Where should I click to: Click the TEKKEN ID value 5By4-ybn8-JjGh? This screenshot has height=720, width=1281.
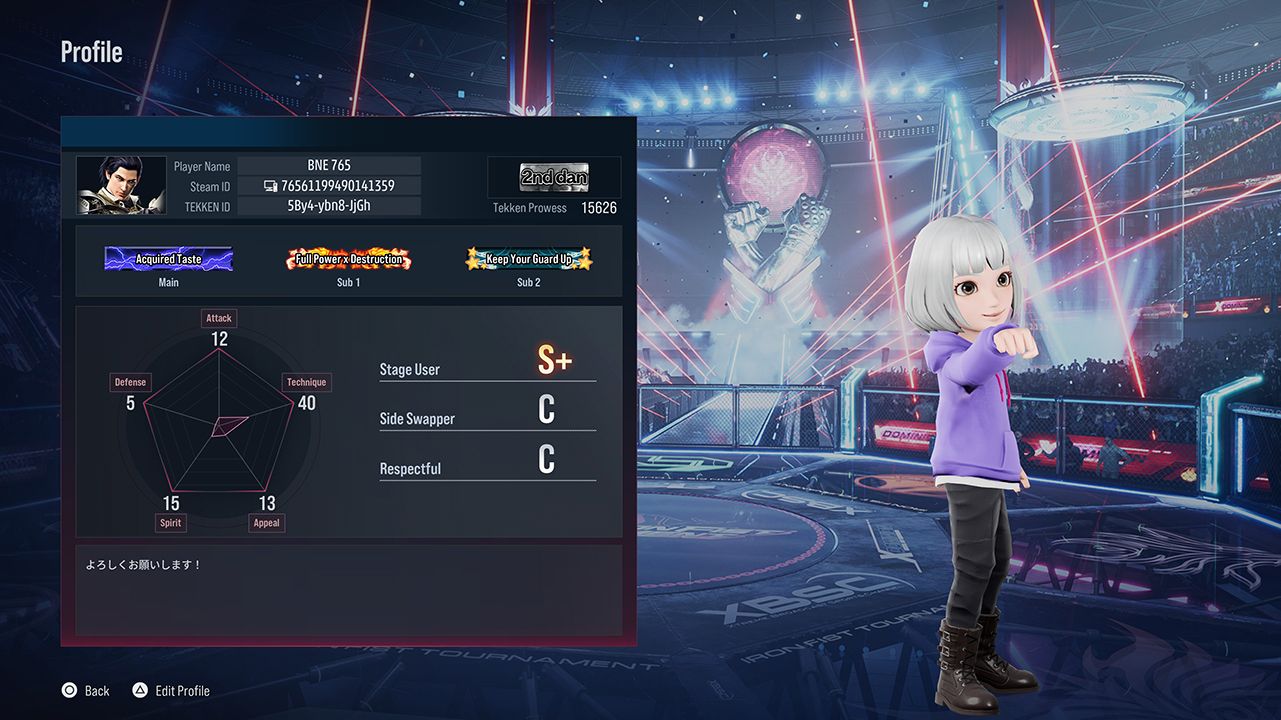click(x=330, y=206)
